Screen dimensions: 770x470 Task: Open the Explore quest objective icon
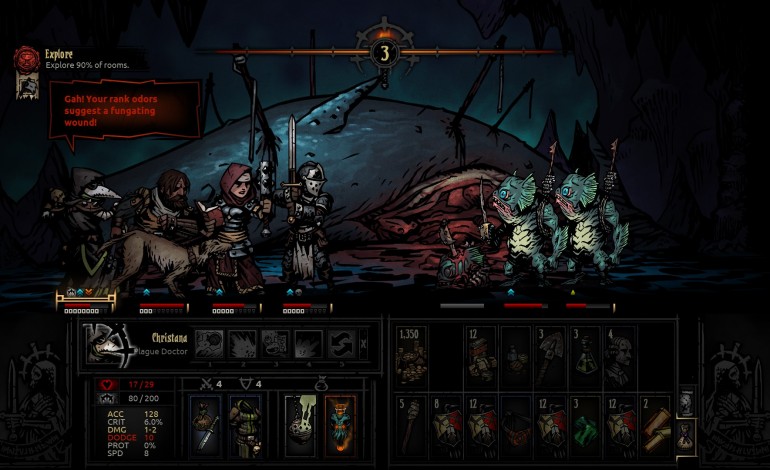25,57
